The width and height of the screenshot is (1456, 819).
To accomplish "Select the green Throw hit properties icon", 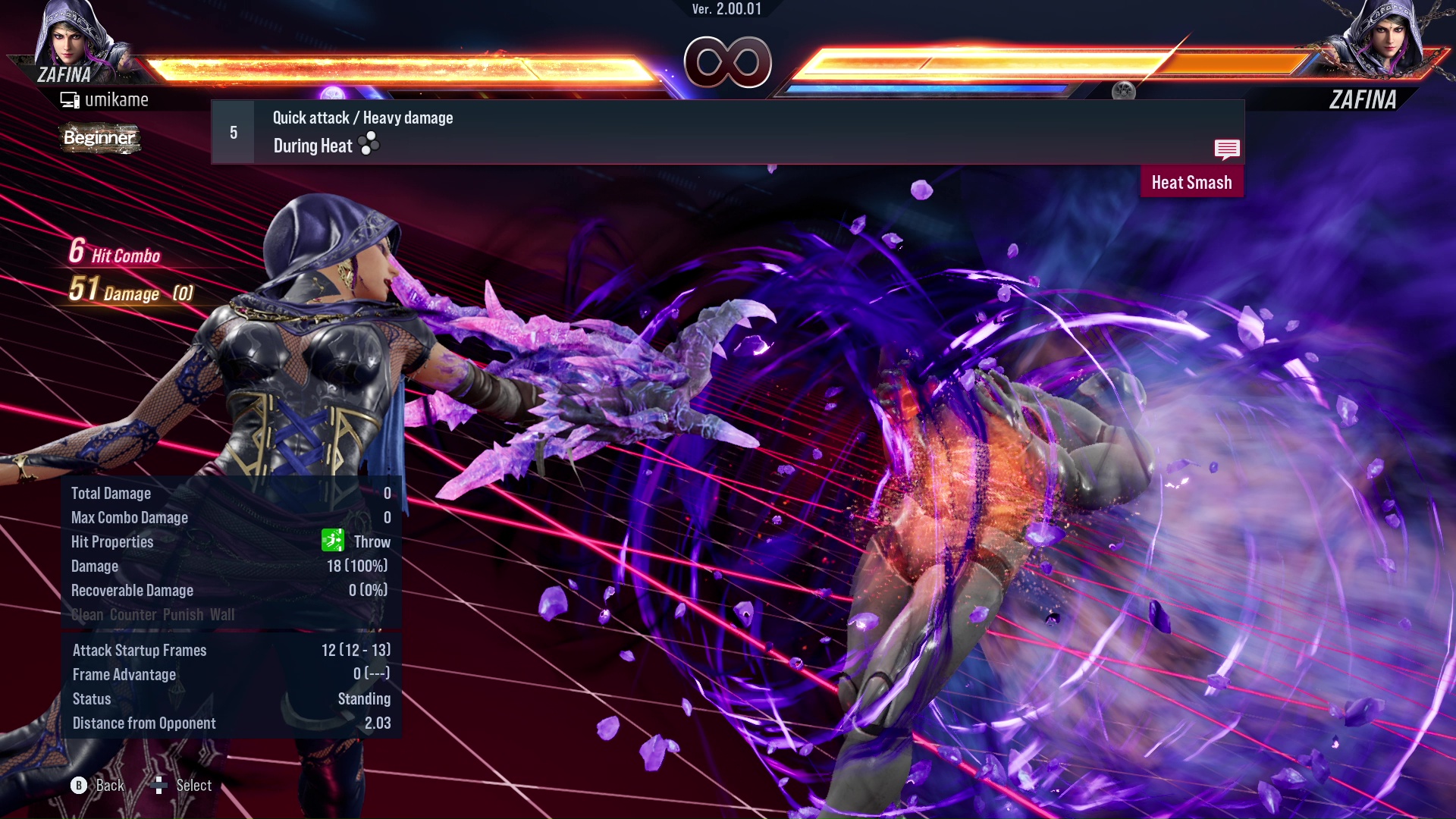I will tap(334, 541).
